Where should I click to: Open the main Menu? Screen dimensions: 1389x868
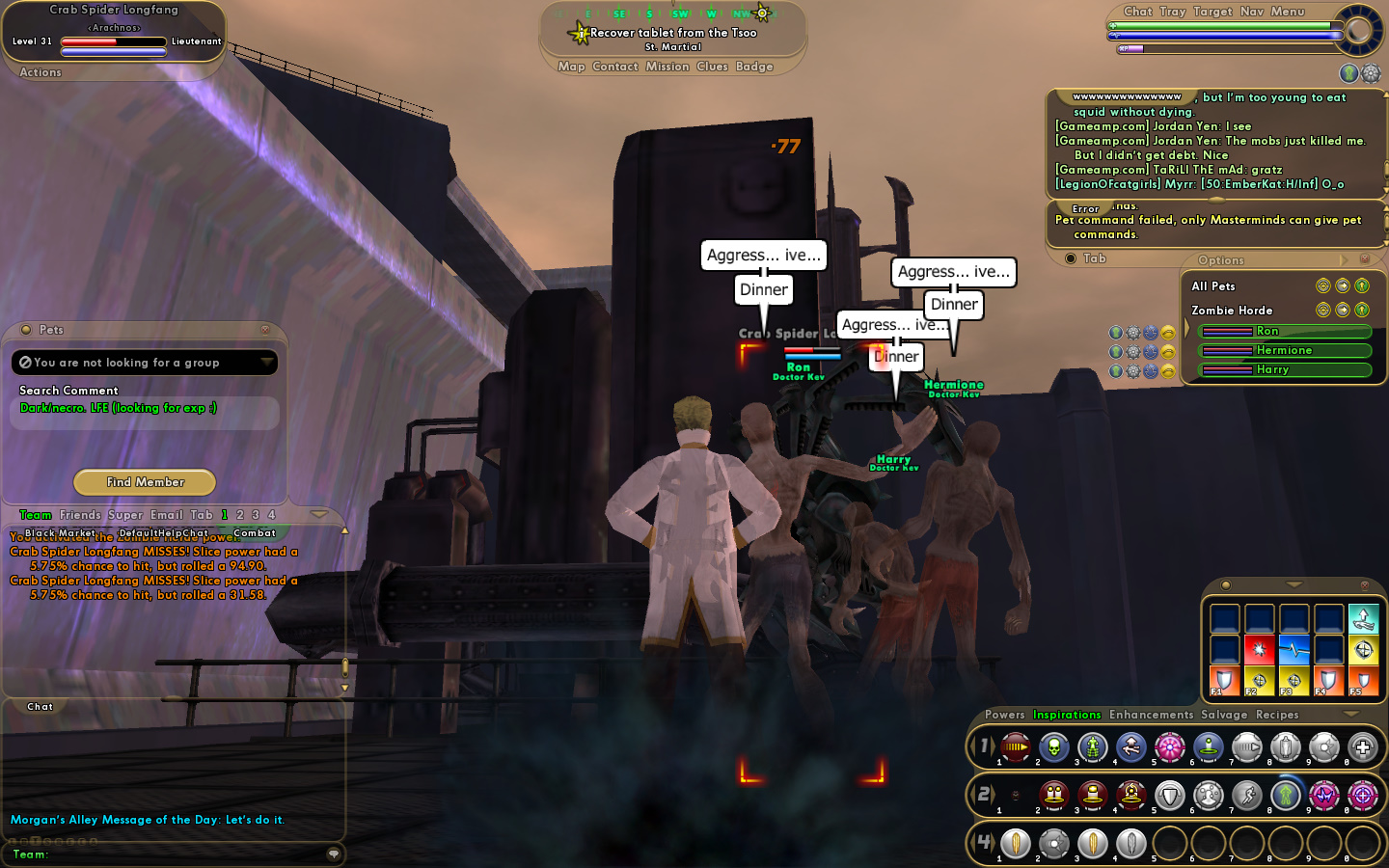pyautogui.click(x=1288, y=12)
